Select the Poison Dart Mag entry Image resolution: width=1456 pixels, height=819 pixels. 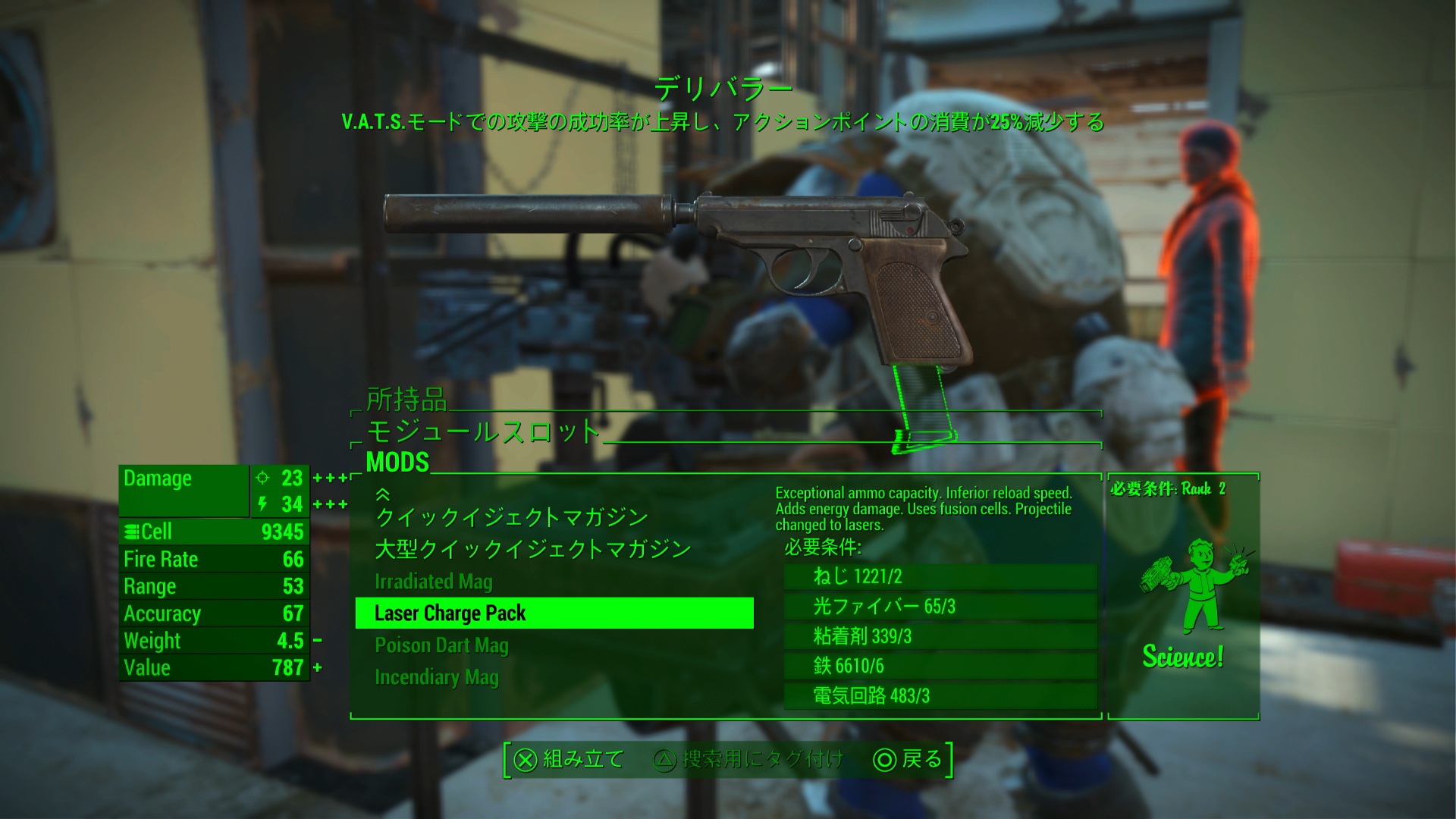(441, 645)
